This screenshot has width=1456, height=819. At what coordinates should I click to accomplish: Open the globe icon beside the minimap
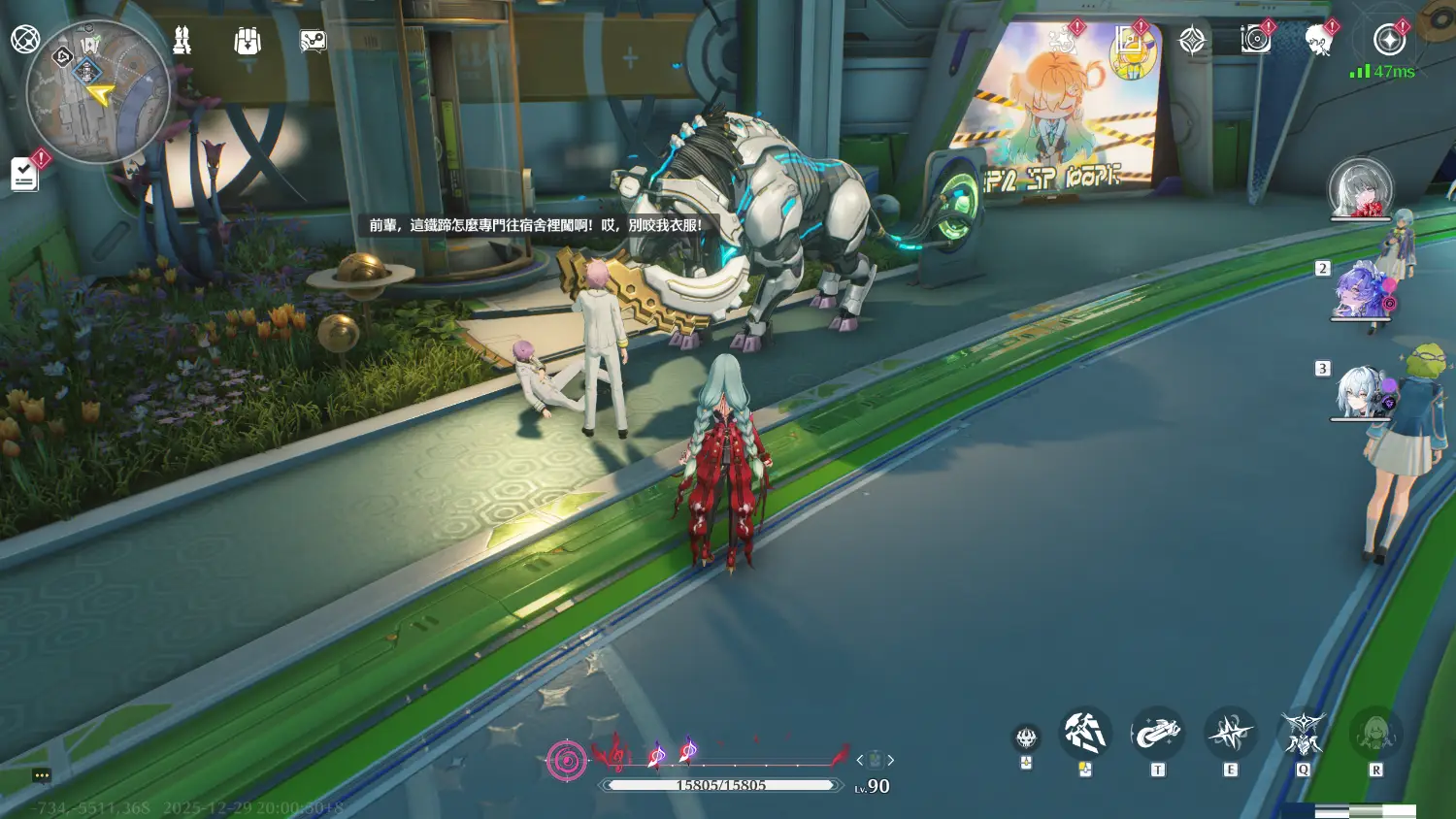25,39
